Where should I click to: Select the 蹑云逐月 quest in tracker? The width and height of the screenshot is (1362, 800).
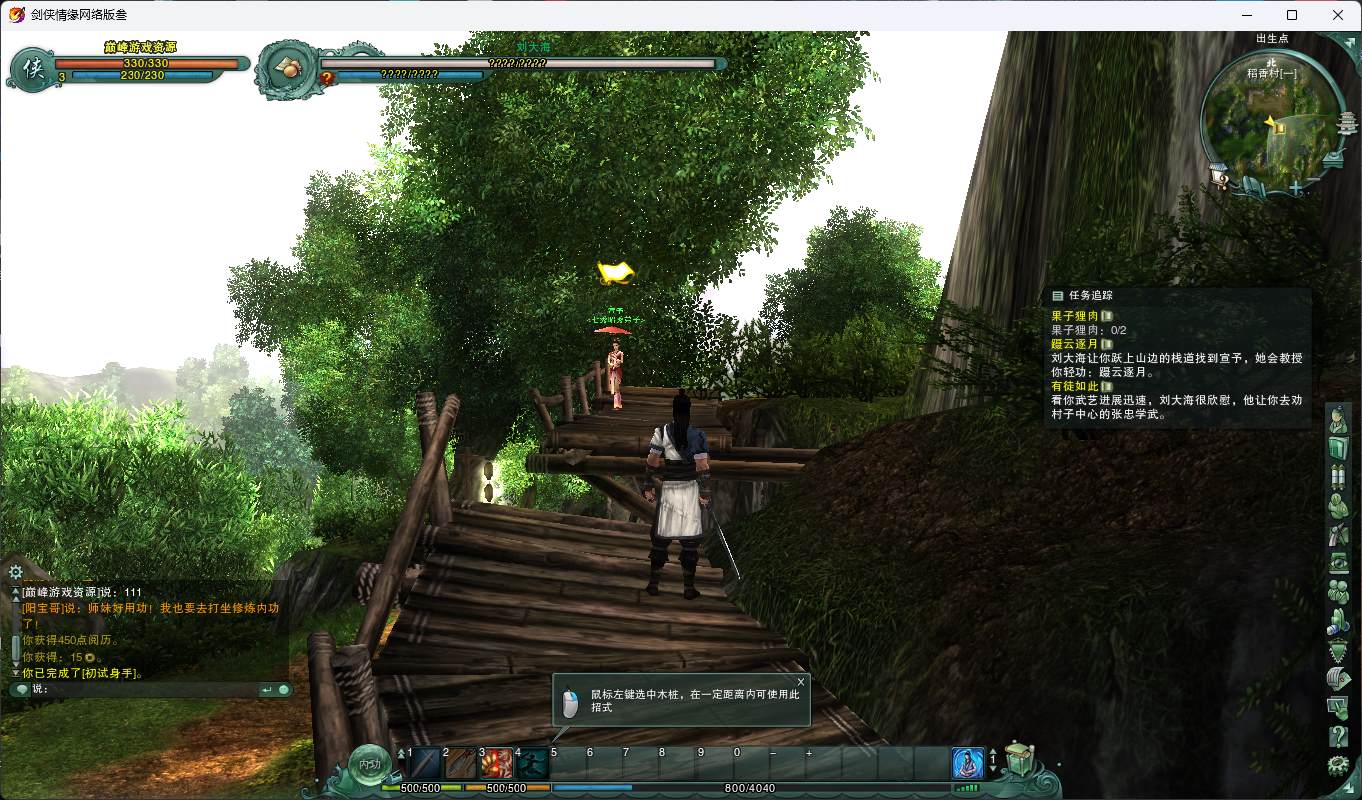tap(1074, 344)
